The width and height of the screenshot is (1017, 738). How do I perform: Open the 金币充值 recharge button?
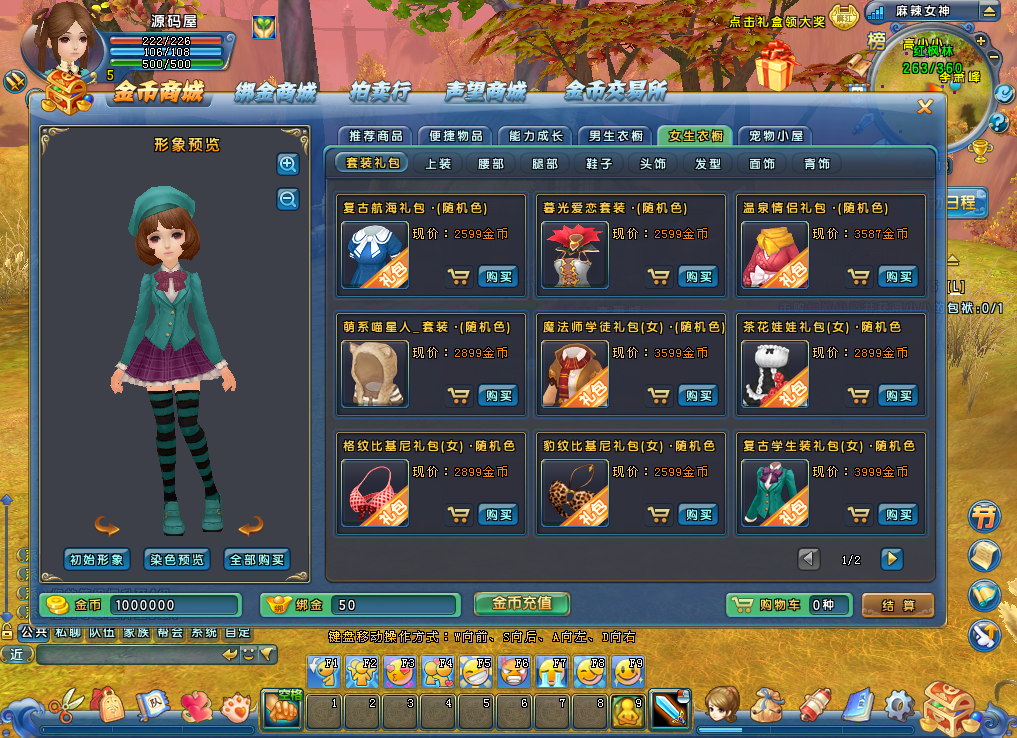[521, 604]
